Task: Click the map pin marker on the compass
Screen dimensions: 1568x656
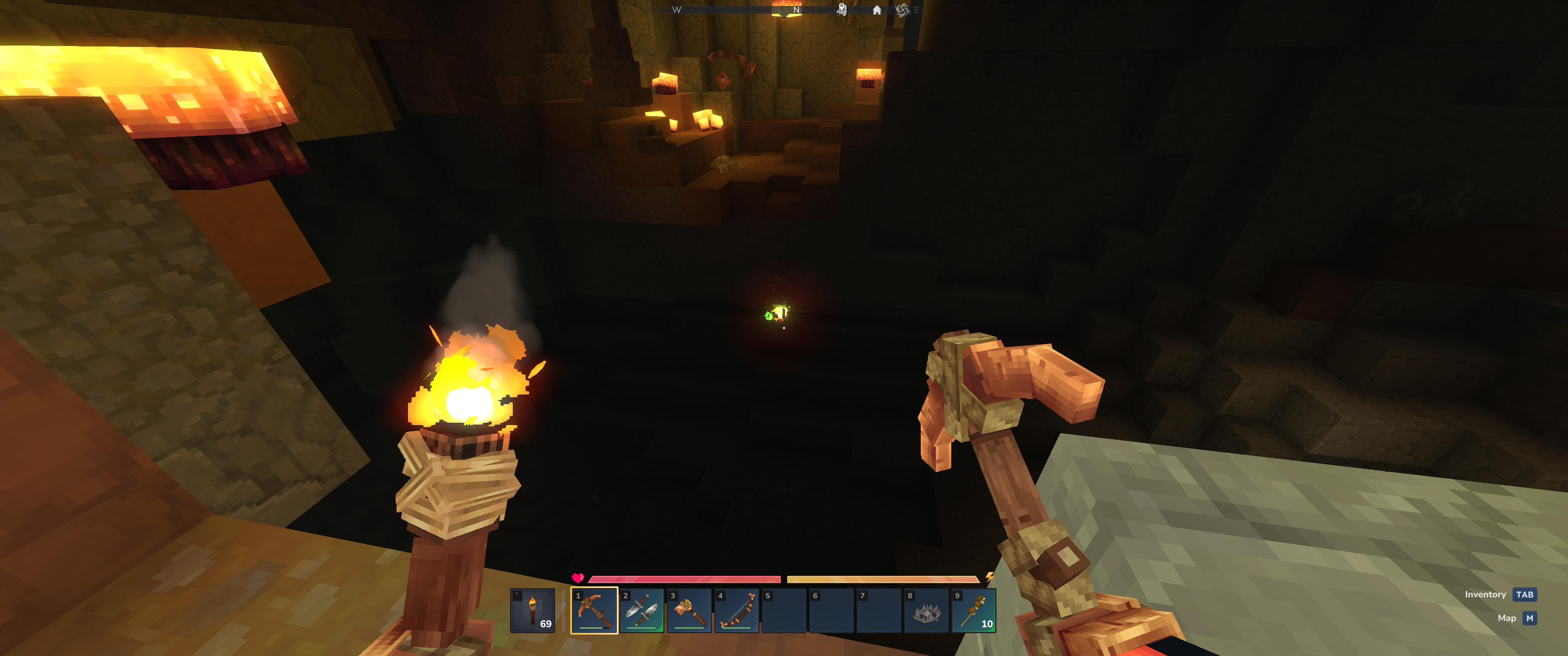Action: click(842, 9)
